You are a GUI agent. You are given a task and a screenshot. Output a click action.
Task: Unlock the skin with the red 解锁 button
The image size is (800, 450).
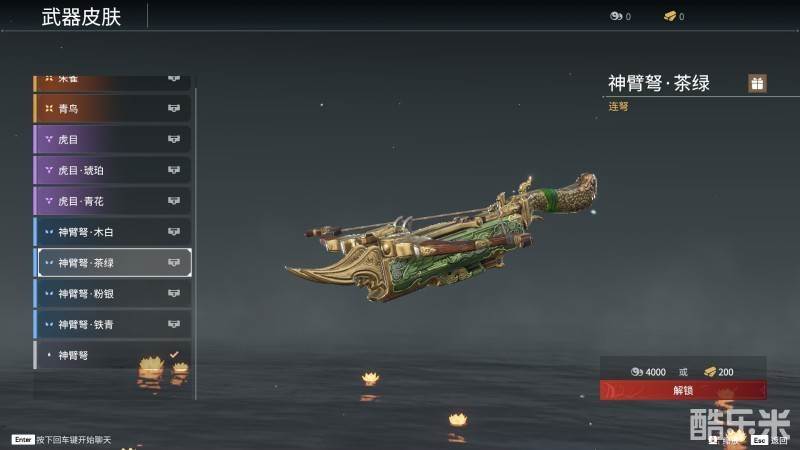click(683, 391)
